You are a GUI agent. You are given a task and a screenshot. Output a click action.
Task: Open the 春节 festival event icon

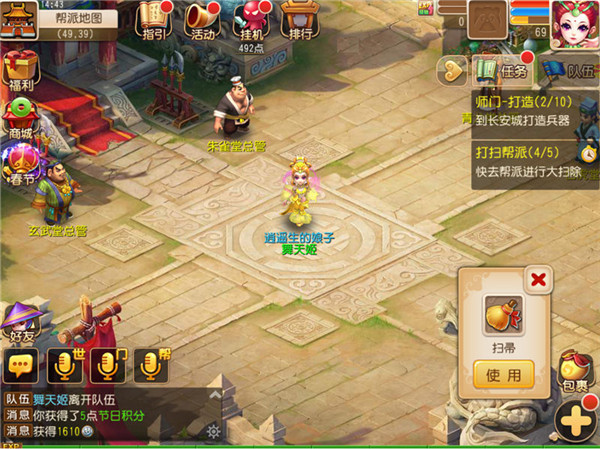coord(20,160)
